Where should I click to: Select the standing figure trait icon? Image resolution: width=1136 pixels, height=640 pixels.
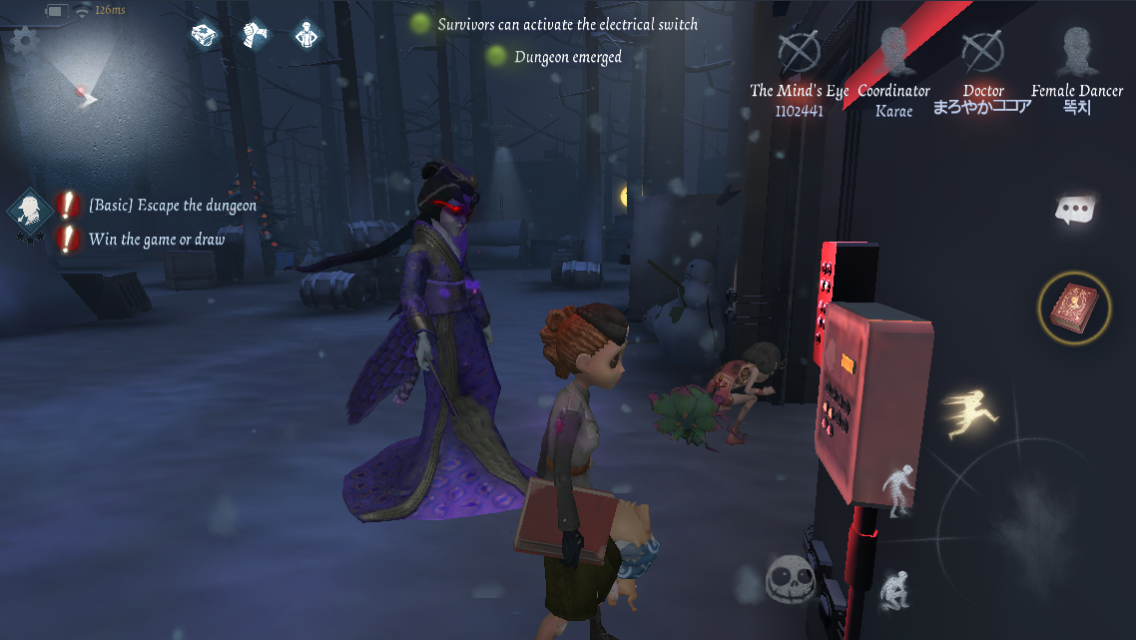pos(307,35)
